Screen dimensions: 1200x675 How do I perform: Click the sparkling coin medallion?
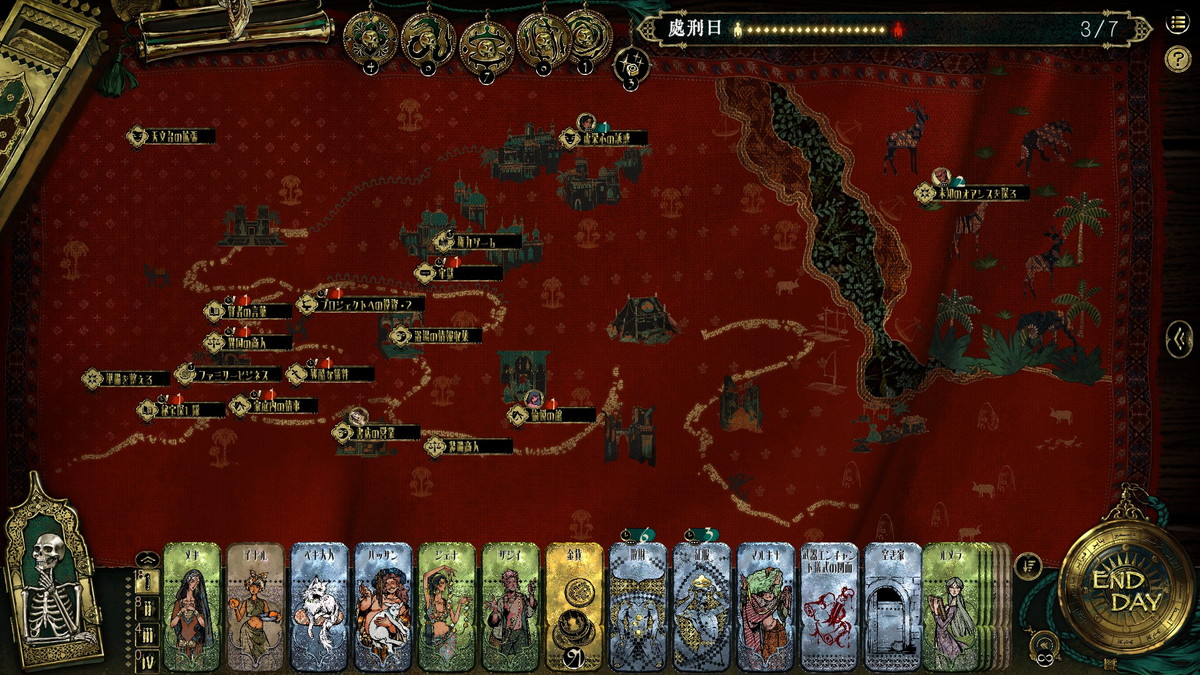631,65
